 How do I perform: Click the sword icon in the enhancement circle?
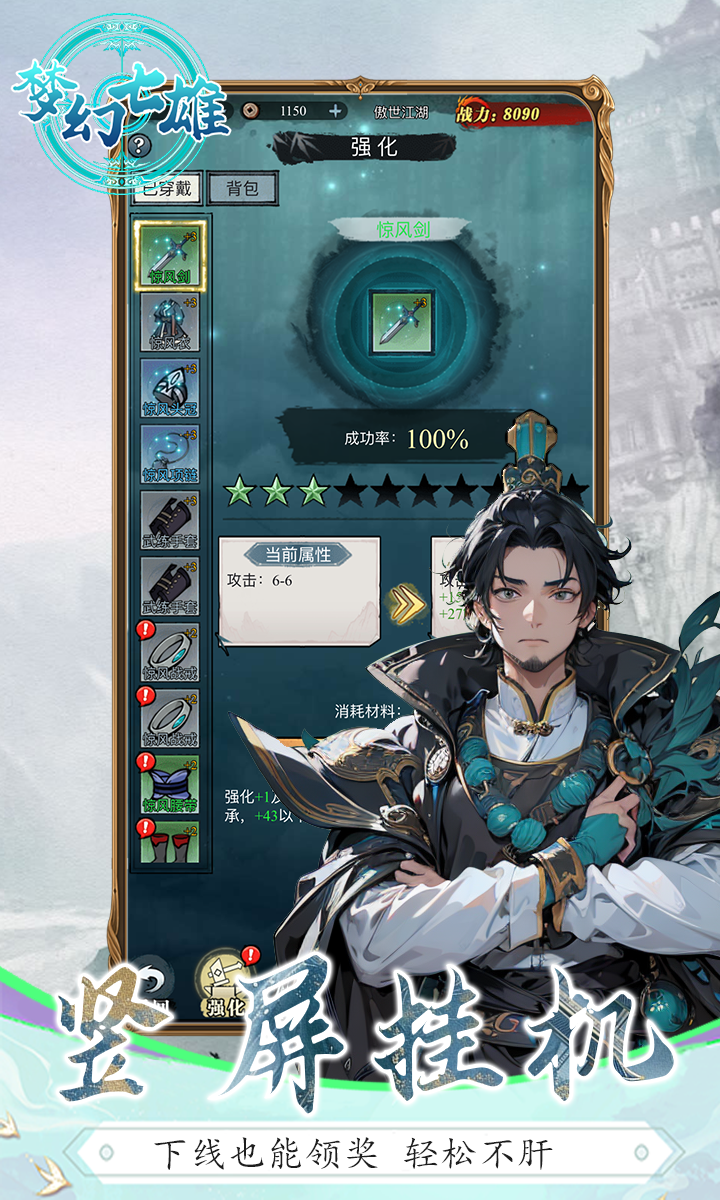coord(401,321)
